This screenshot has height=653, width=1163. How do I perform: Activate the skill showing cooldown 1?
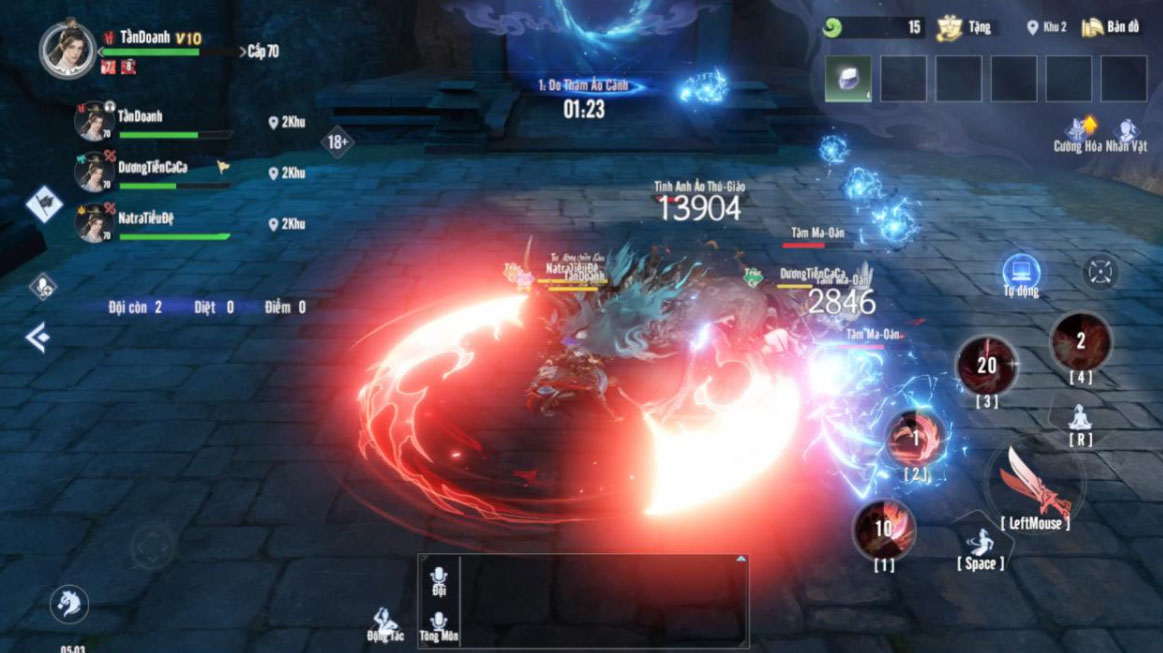coord(916,440)
